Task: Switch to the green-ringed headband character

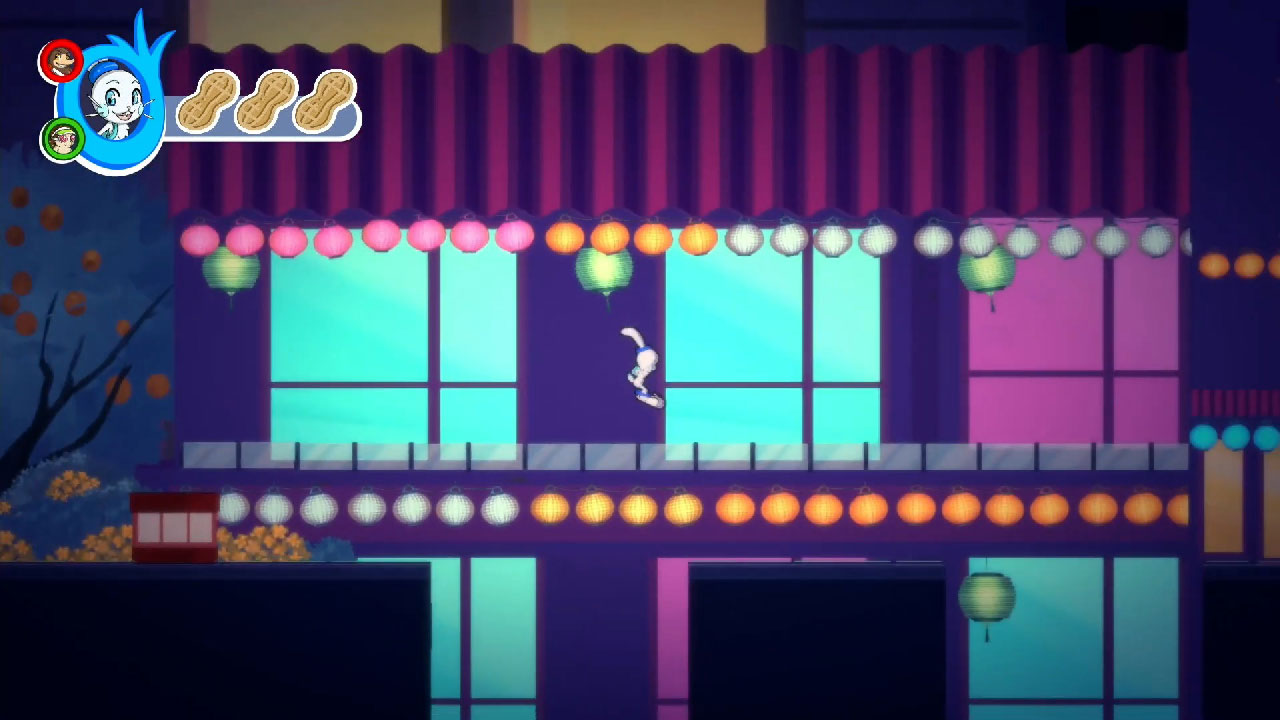Action: tap(63, 139)
